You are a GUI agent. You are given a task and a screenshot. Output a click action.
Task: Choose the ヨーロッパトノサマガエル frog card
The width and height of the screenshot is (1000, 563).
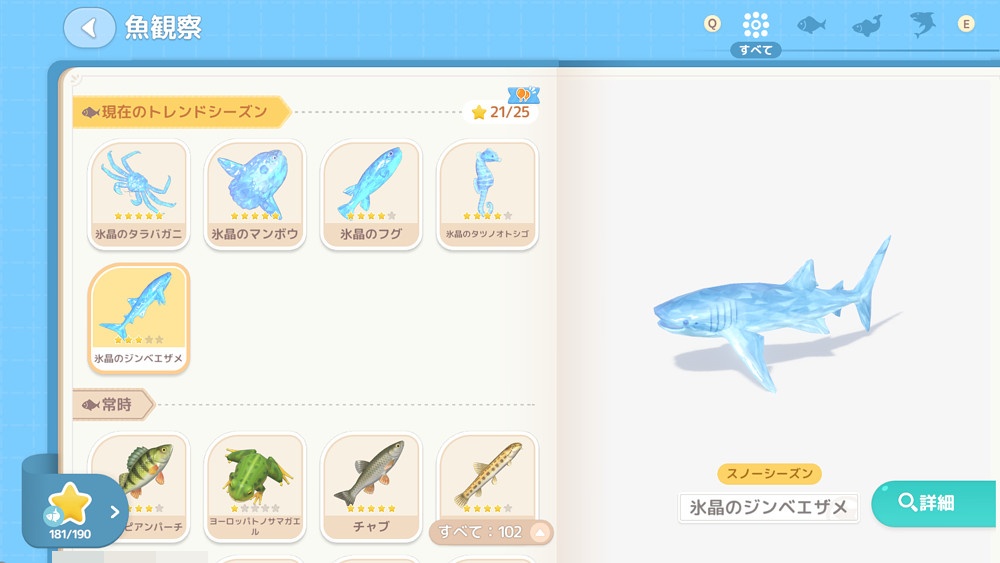click(255, 485)
